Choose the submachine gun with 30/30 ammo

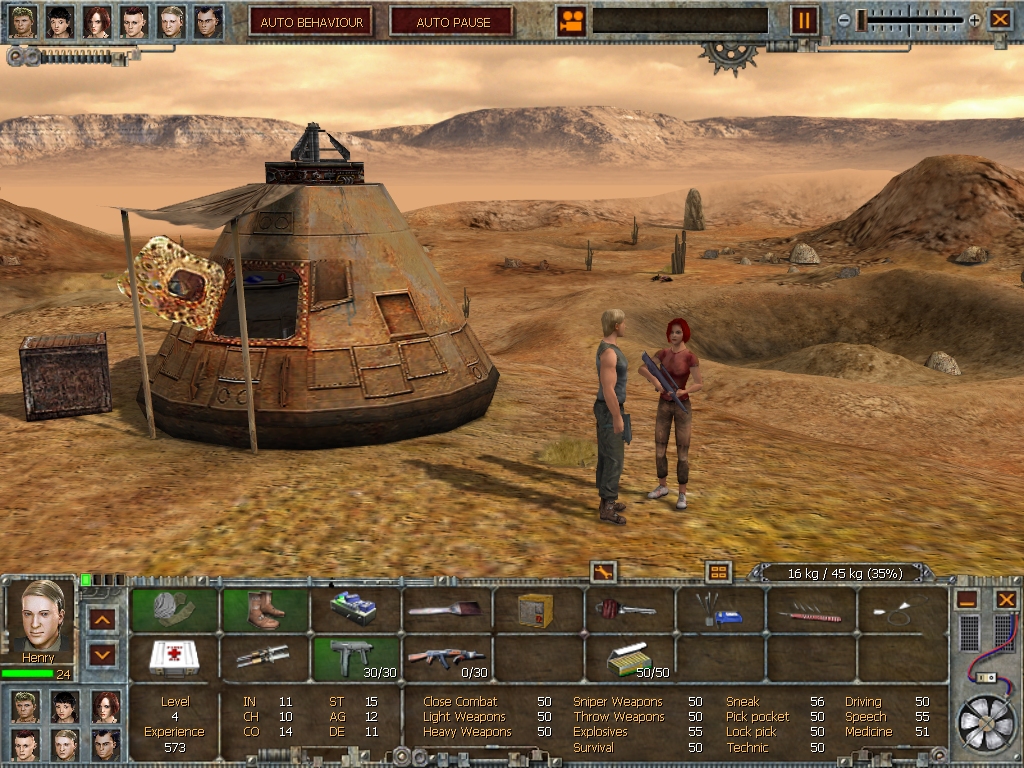click(356, 658)
